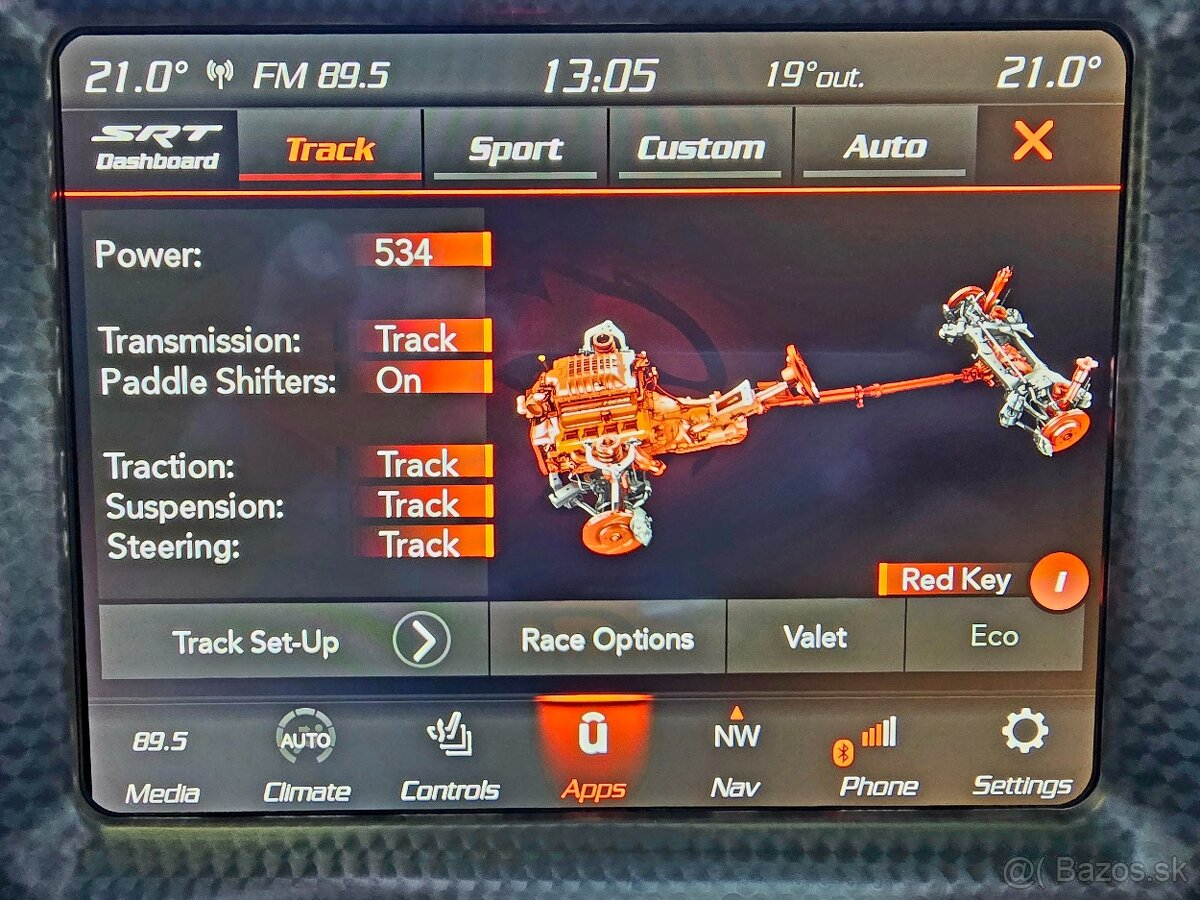Activate Valet mode
This screenshot has width=1200, height=900.
coord(815,637)
